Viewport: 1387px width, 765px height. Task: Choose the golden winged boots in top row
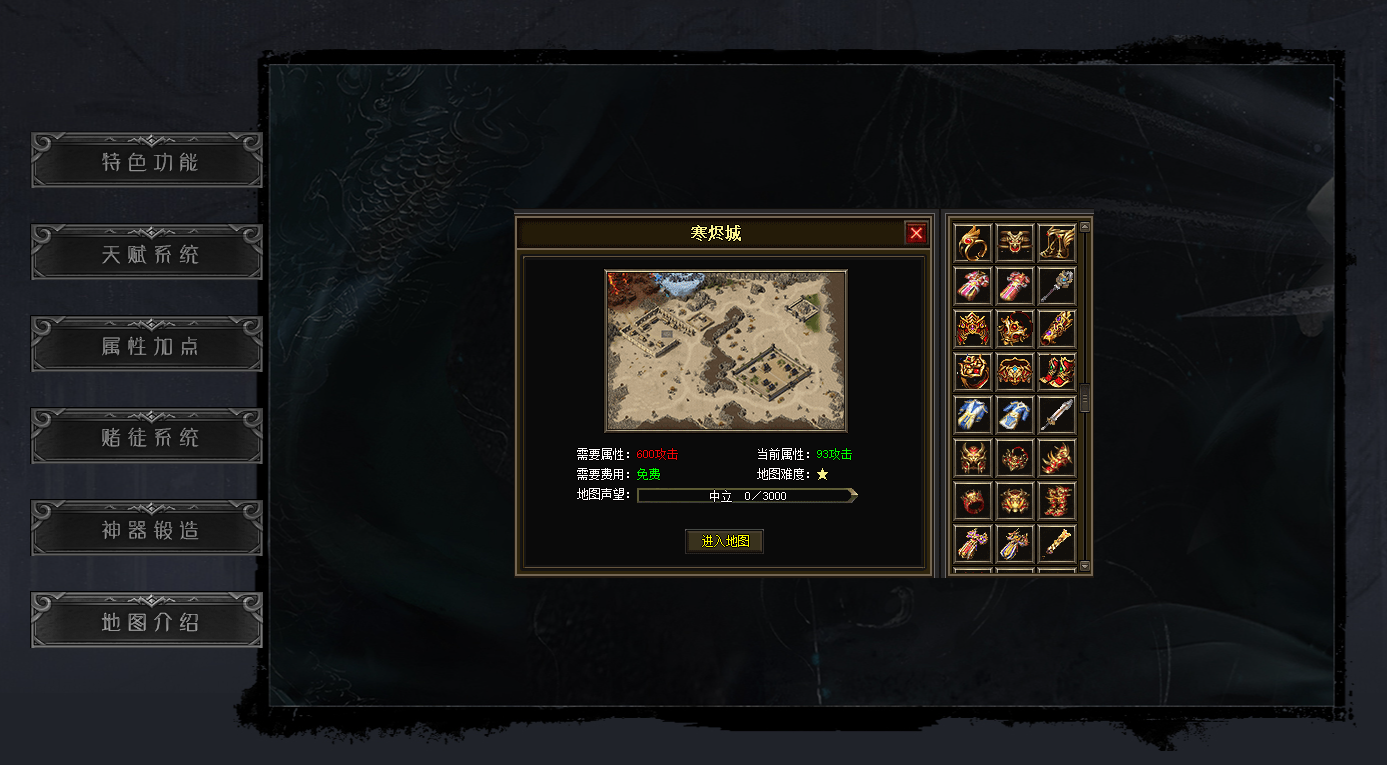click(1057, 242)
